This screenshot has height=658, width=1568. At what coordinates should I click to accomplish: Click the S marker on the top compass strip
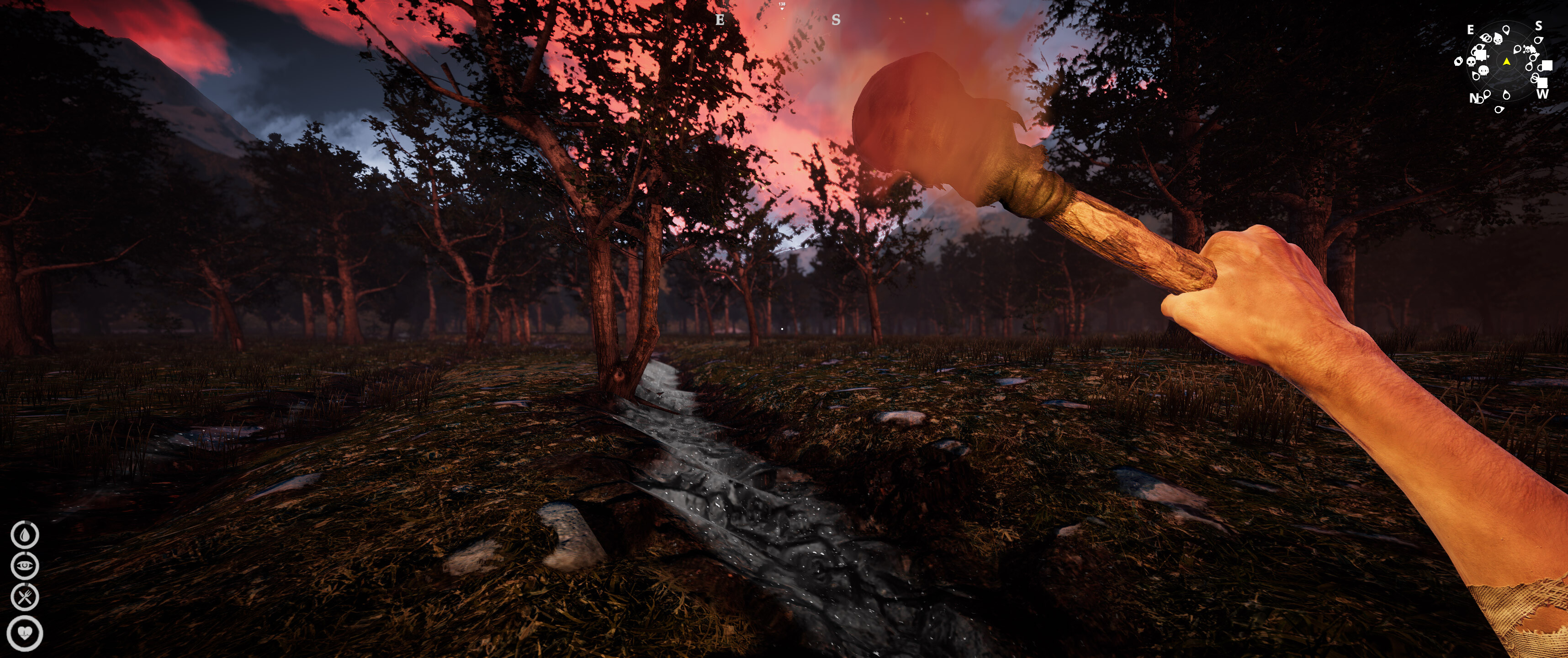[x=836, y=20]
